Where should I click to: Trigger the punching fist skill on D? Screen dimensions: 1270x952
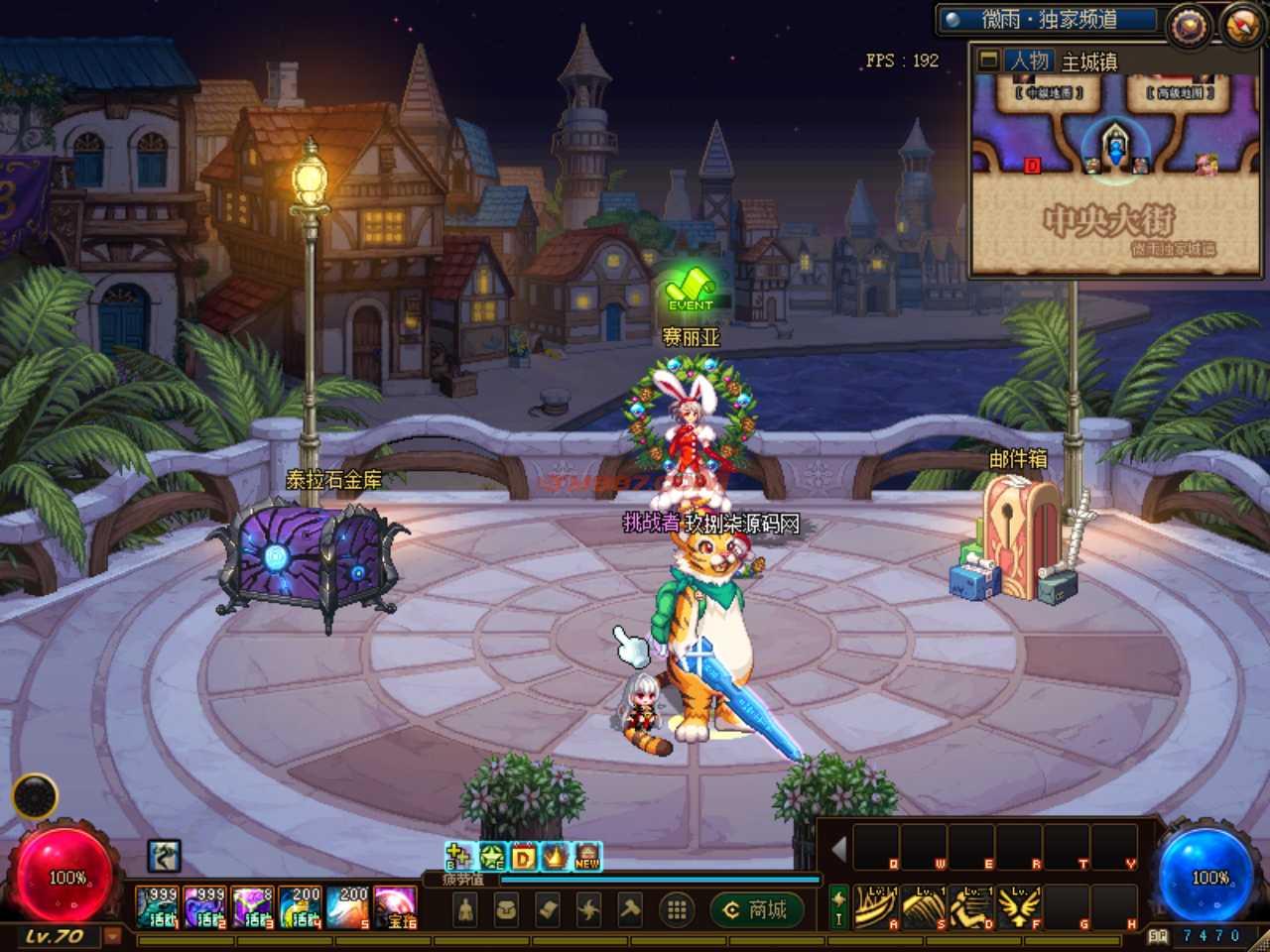[x=971, y=907]
